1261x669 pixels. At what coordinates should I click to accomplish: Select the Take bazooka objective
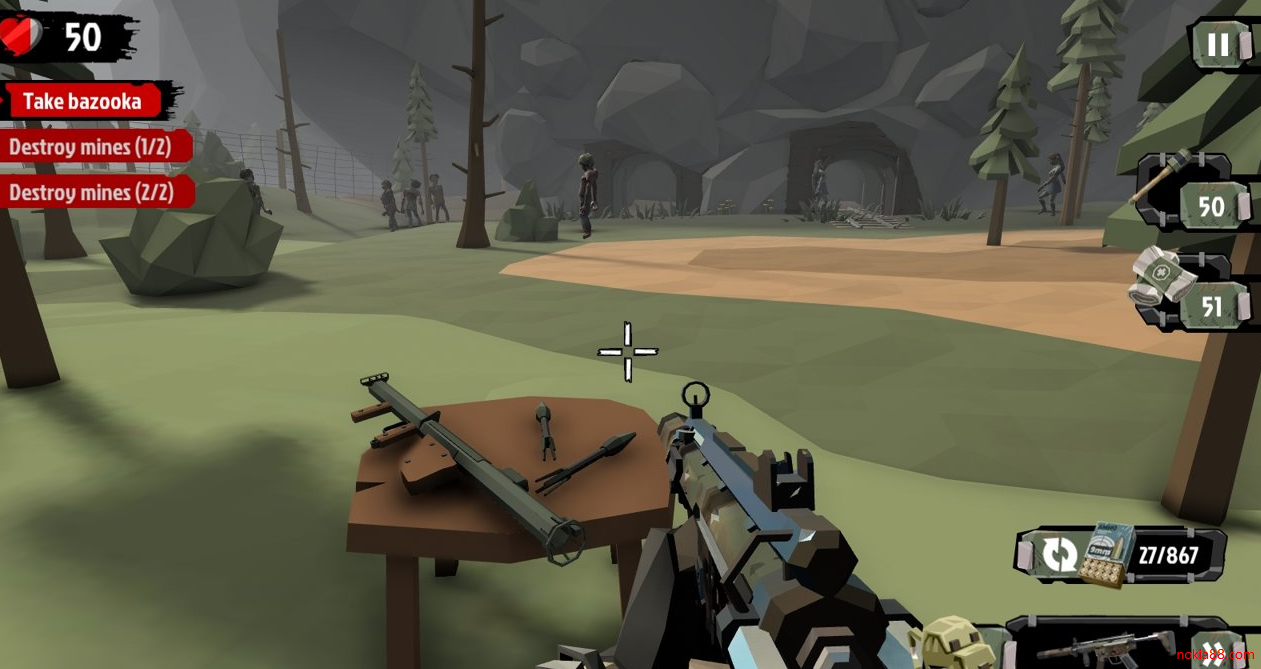click(83, 101)
